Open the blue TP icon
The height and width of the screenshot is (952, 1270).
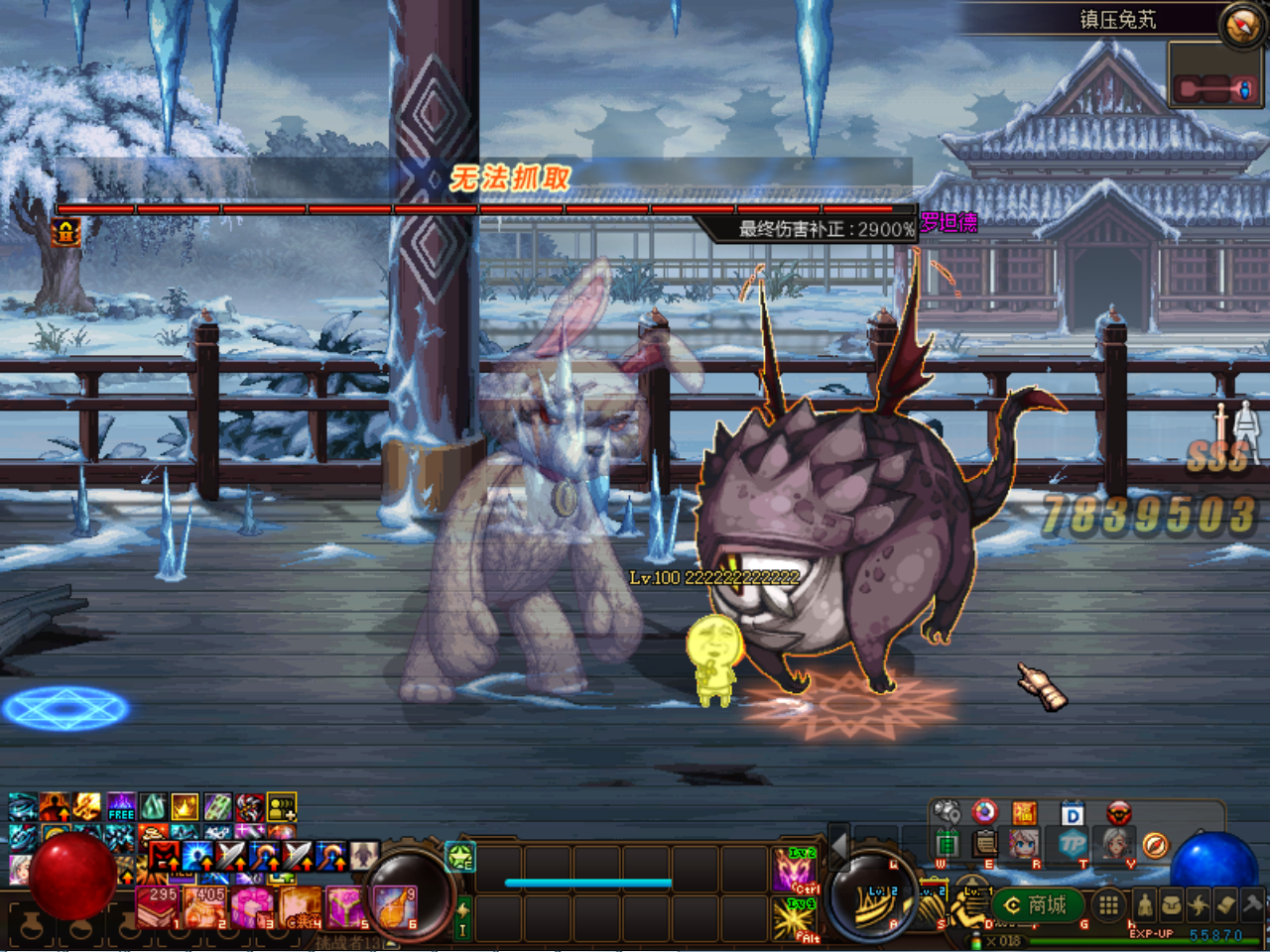coord(1073,845)
